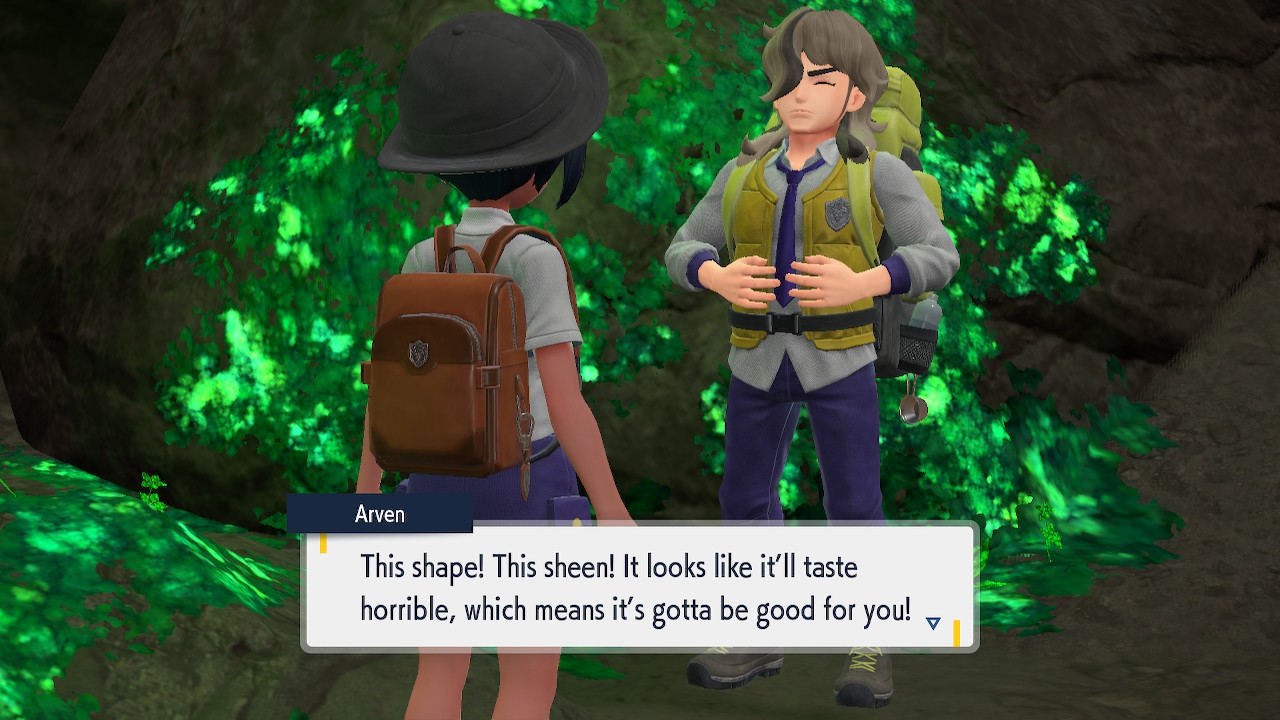Viewport: 1280px width, 720px height.
Task: Advance dialogue with the blue arrow indicator
Action: 933,623
